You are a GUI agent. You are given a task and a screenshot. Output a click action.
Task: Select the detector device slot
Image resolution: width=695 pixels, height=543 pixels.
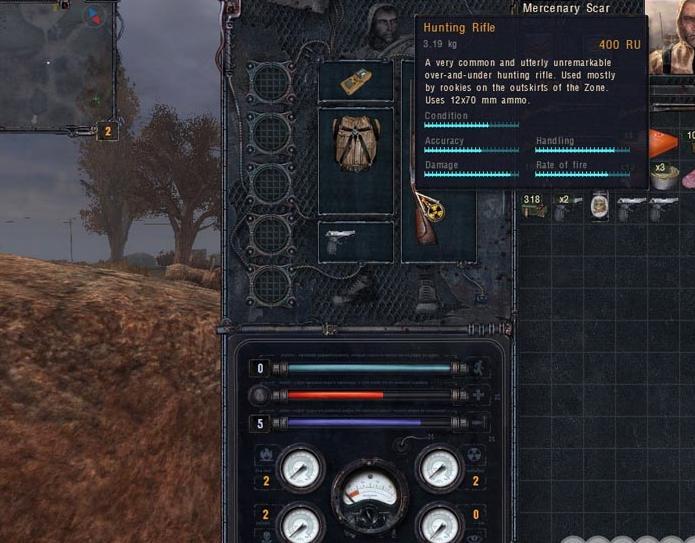pos(355,82)
